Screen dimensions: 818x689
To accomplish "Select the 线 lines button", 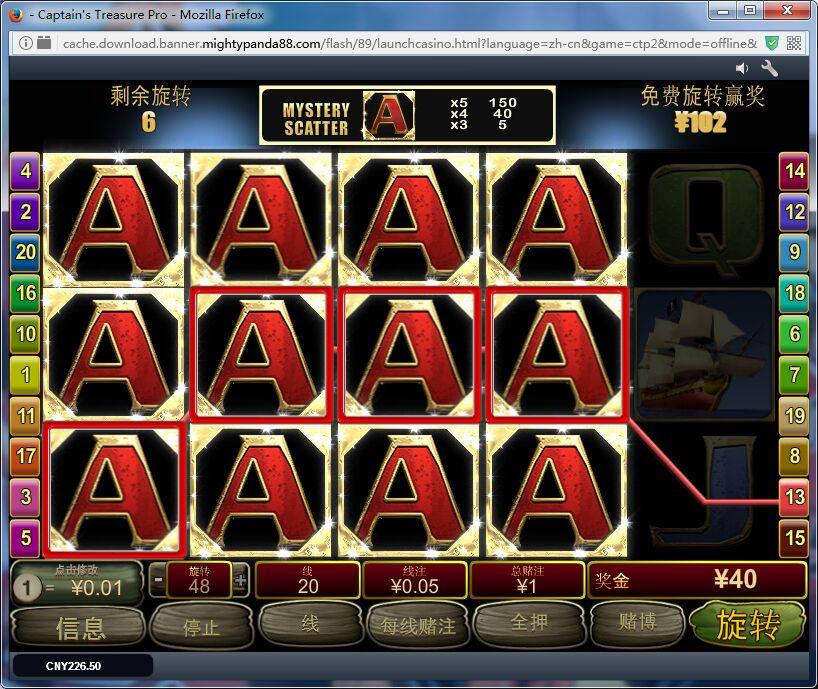I will point(309,624).
